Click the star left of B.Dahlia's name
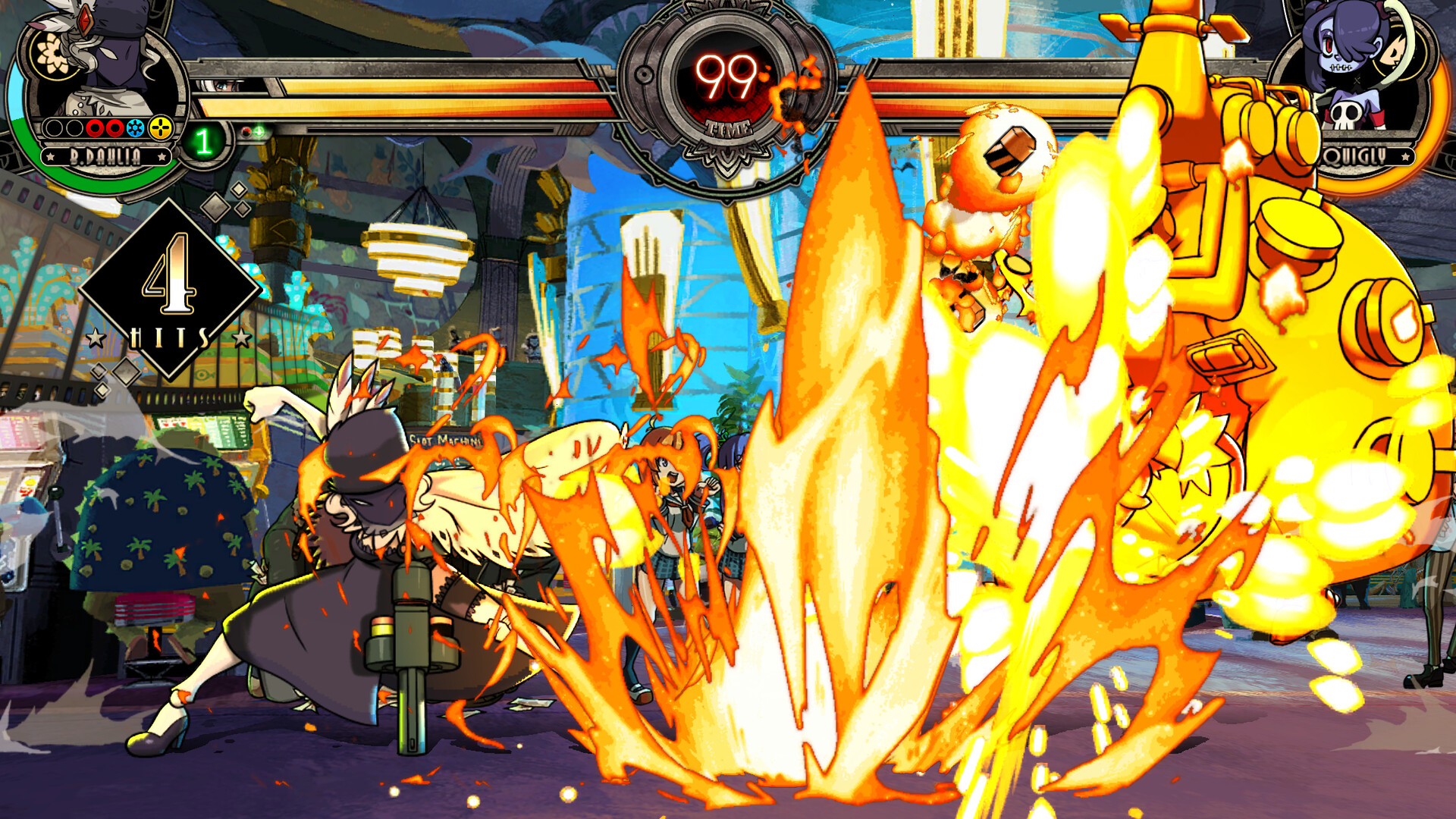 click(x=51, y=155)
